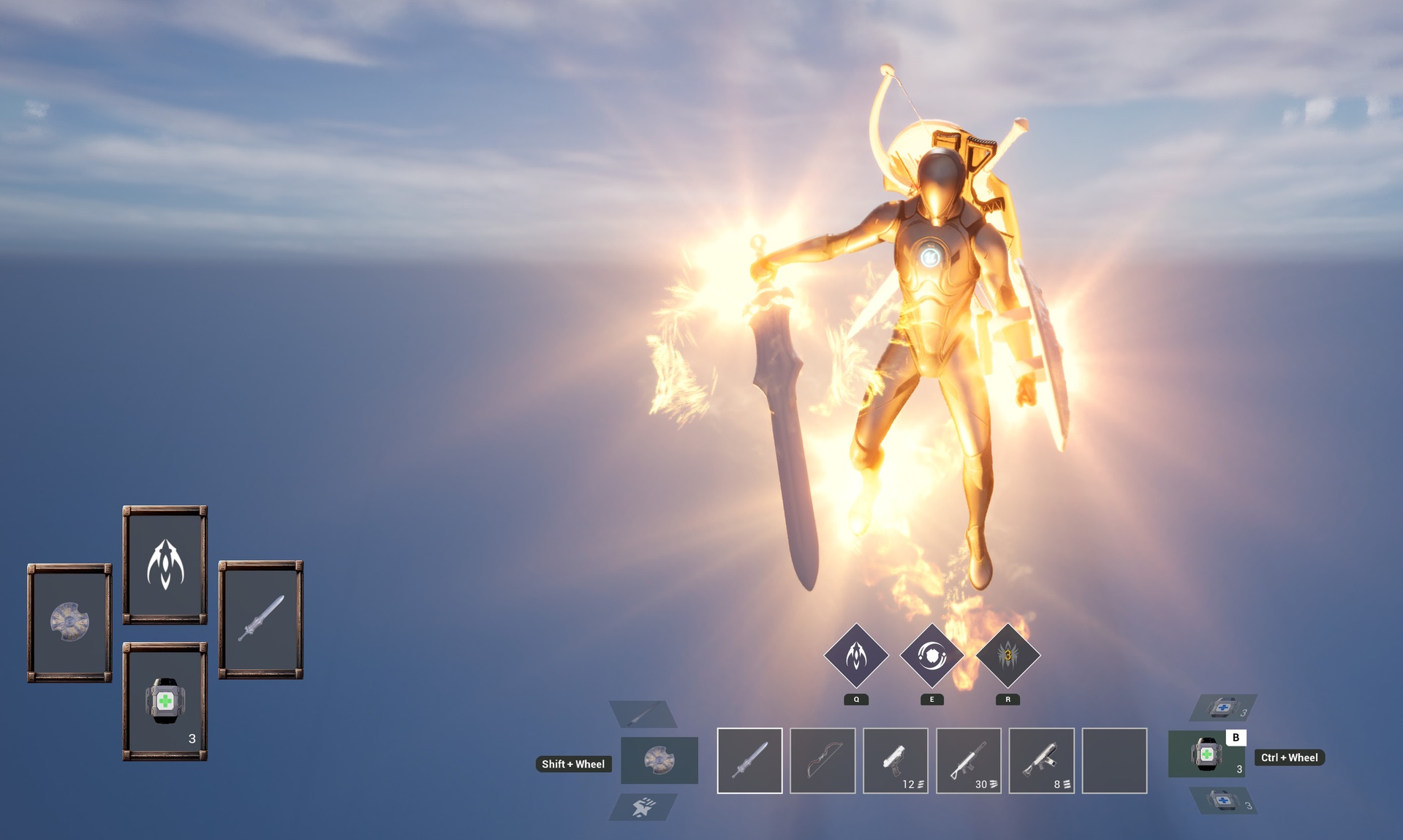Image resolution: width=1403 pixels, height=840 pixels.
Task: Select the shield on the weapon wheel
Action: point(658,760)
